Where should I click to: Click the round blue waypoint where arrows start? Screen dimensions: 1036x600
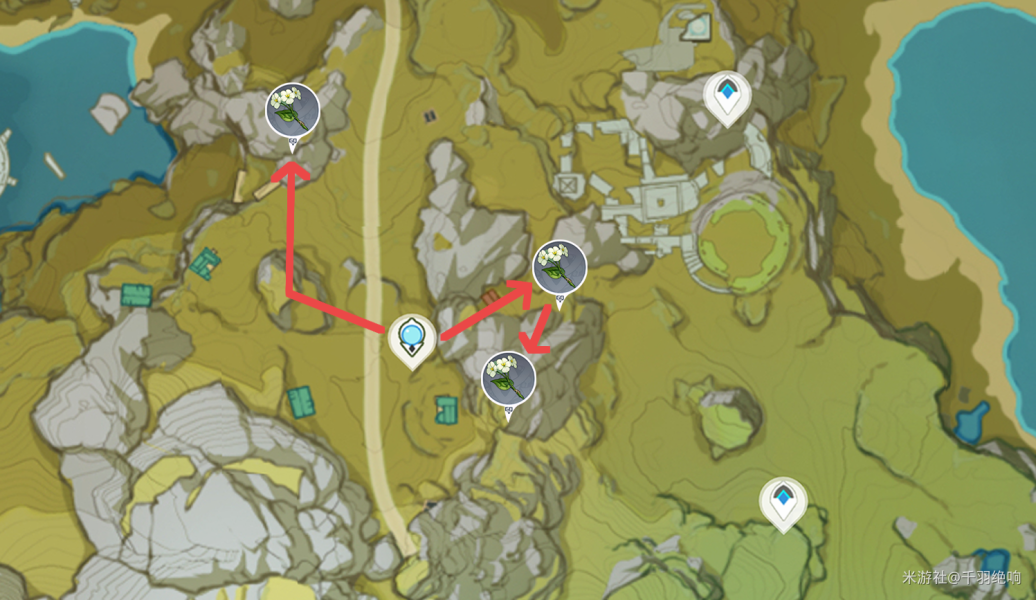pos(411,337)
